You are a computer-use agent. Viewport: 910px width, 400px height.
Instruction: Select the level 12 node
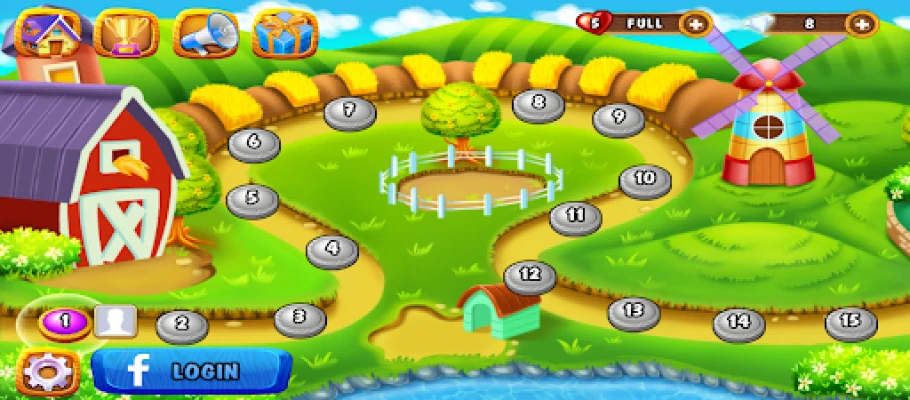[x=530, y=274]
